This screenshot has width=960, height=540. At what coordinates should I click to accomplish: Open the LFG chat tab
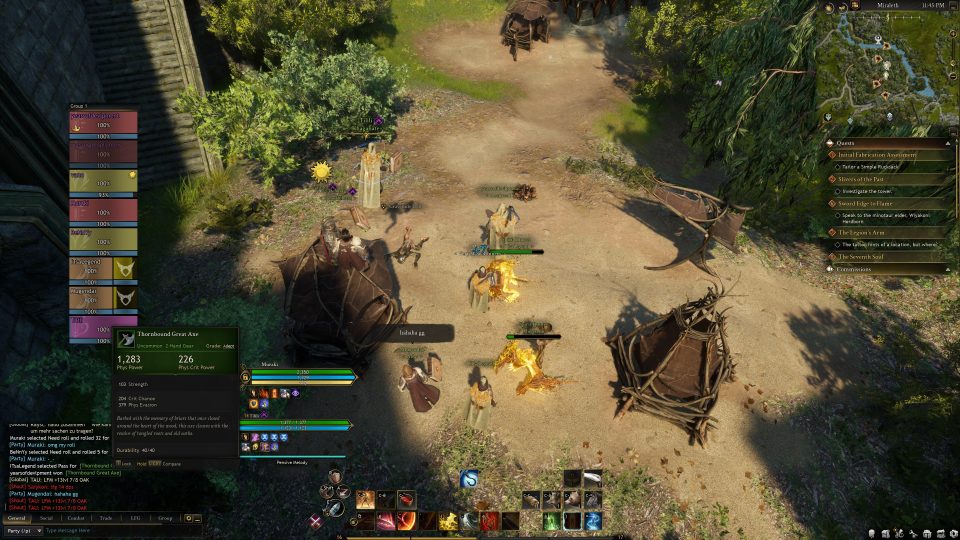point(135,519)
